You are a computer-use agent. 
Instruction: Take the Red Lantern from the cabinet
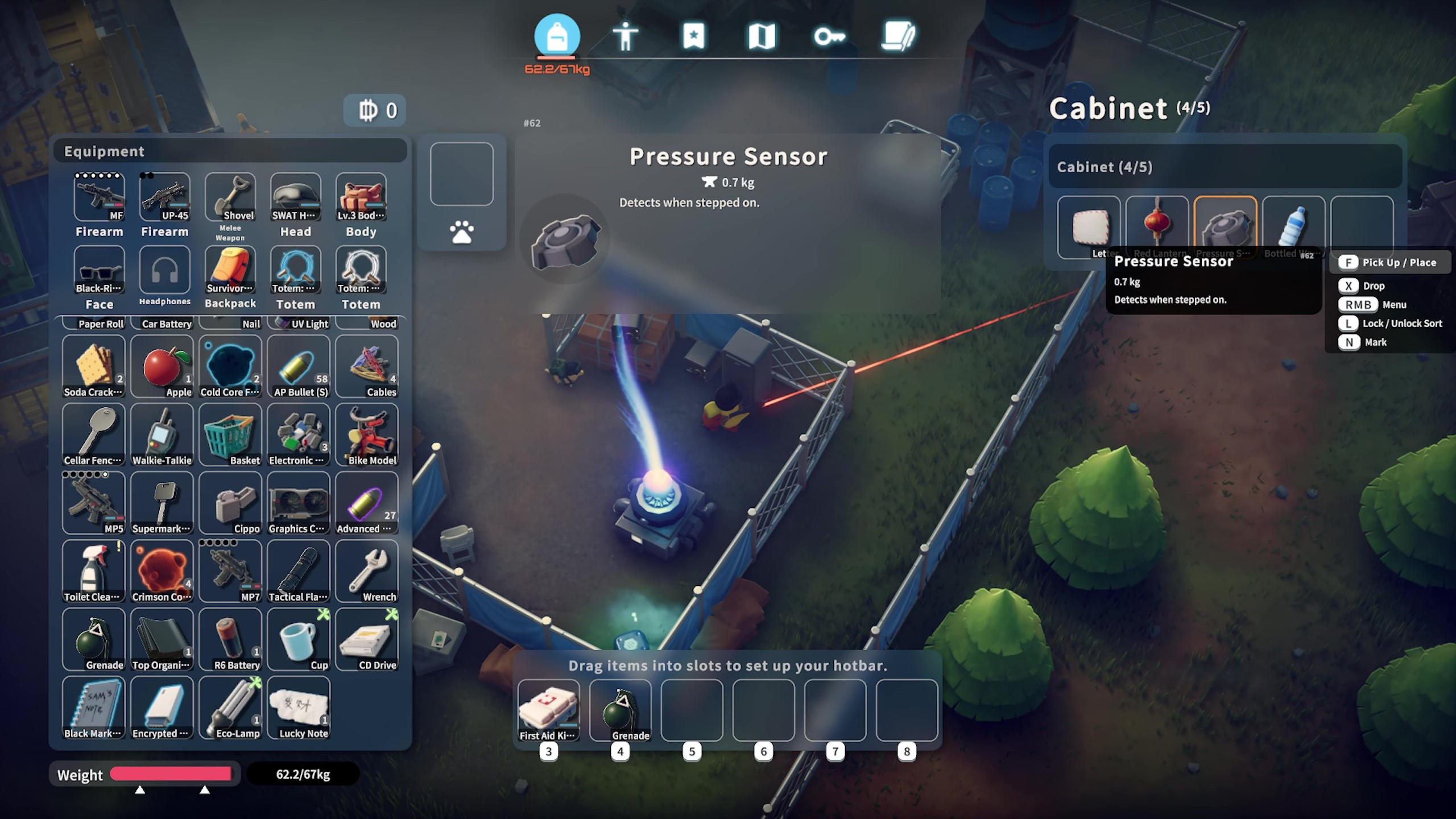[x=1157, y=226]
